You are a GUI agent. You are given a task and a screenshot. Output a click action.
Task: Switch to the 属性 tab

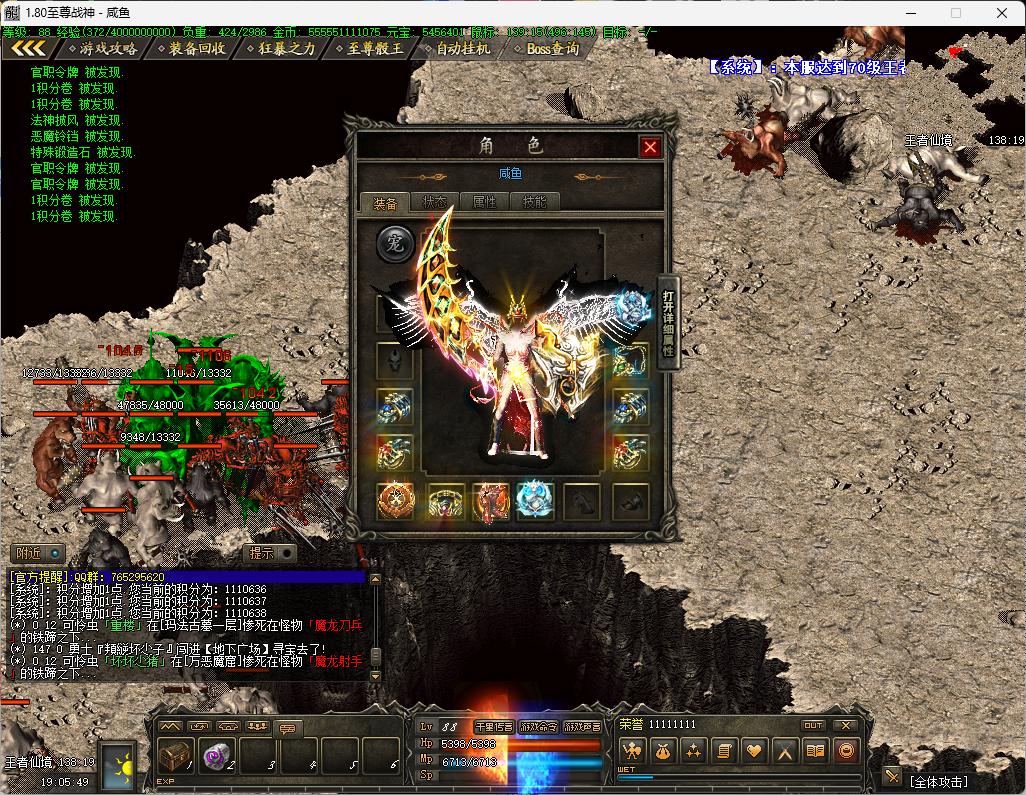[x=484, y=202]
